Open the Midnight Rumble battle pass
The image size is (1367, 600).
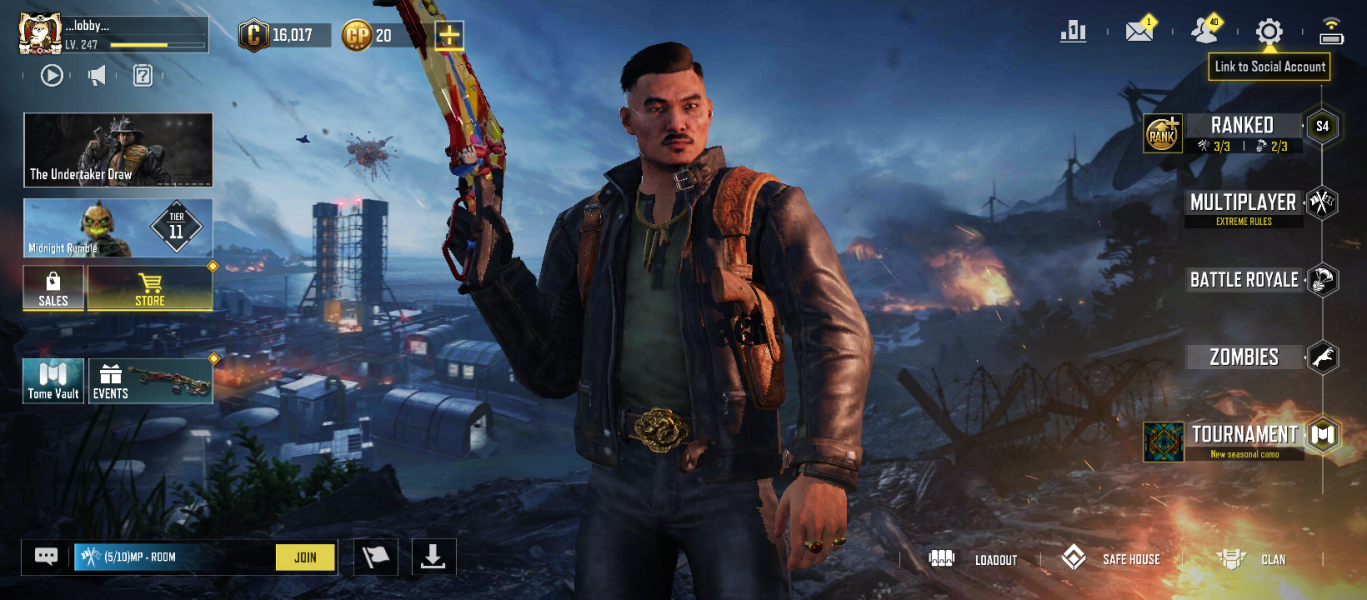[x=118, y=228]
